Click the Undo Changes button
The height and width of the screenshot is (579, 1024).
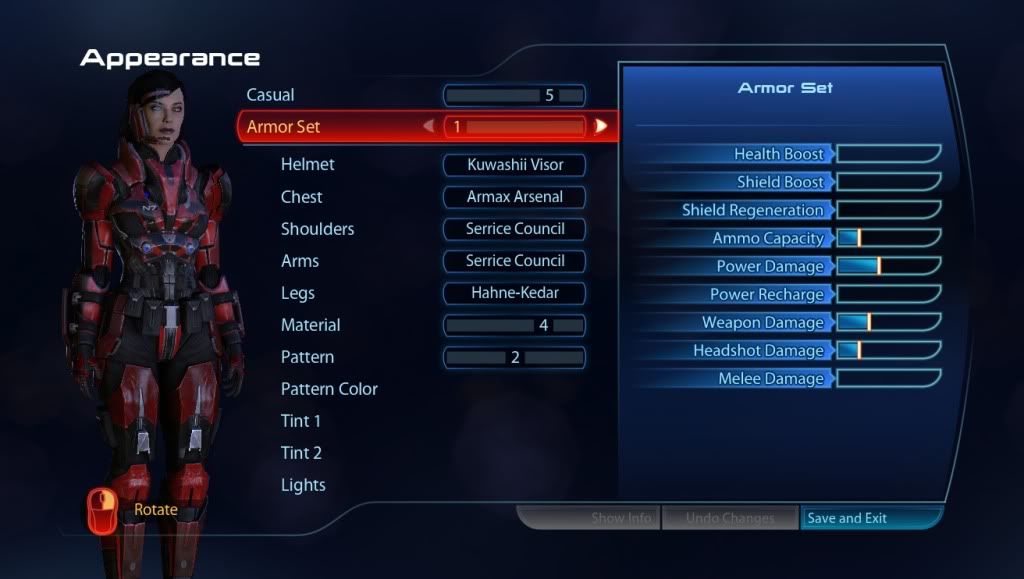pos(730,518)
